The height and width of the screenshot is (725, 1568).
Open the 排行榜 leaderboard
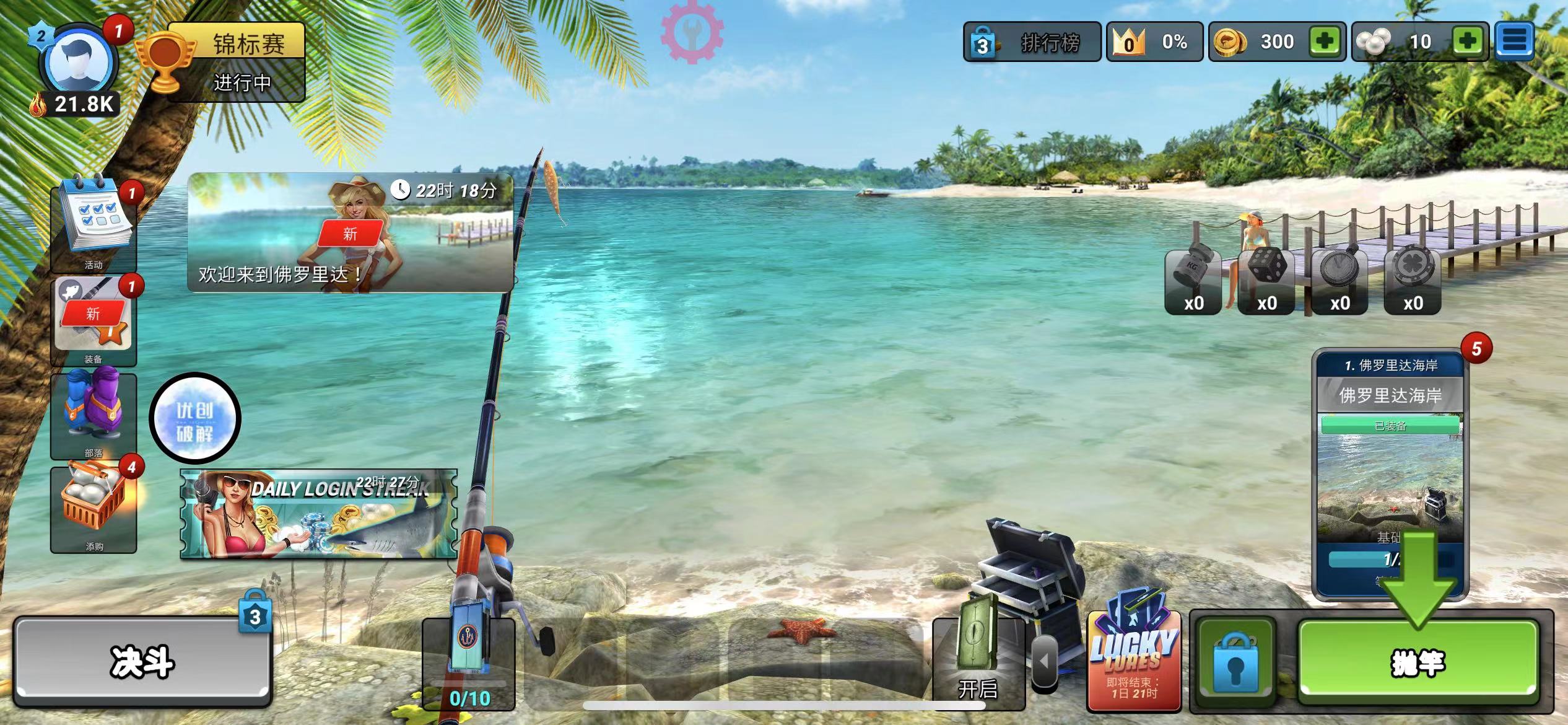[x=1032, y=42]
